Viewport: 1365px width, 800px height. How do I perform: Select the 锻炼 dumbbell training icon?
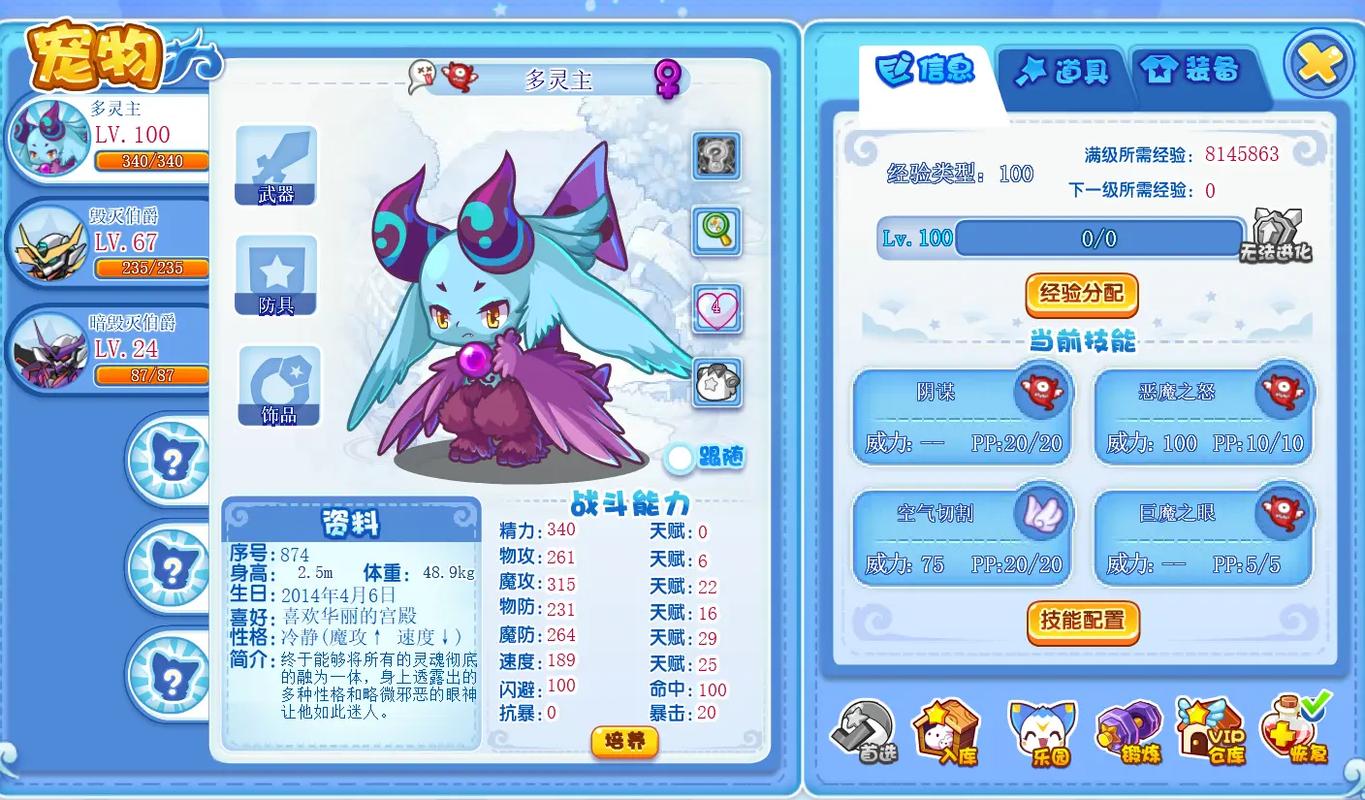(1128, 732)
